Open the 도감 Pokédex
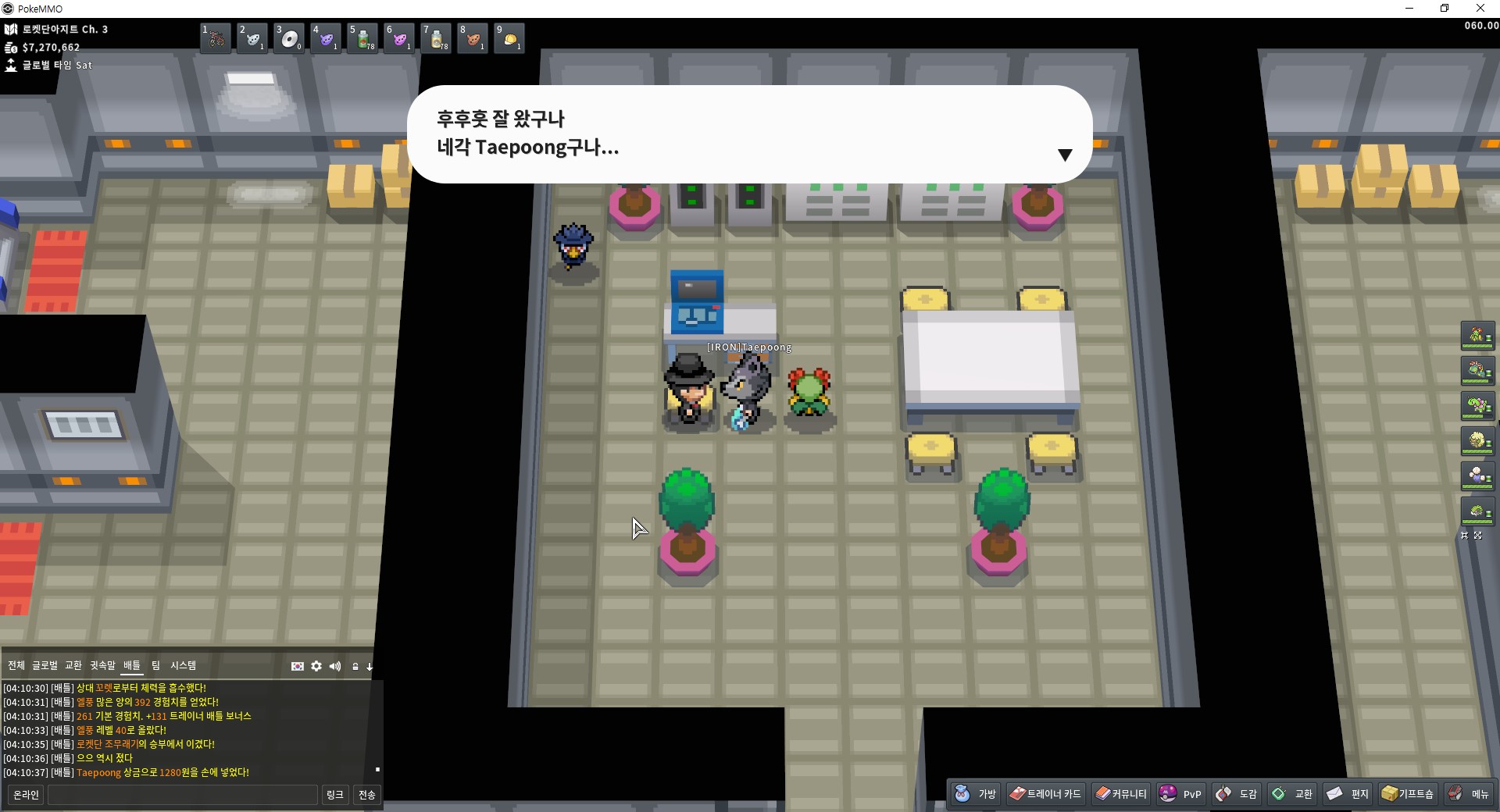The height and width of the screenshot is (812, 1500). coord(1237,794)
